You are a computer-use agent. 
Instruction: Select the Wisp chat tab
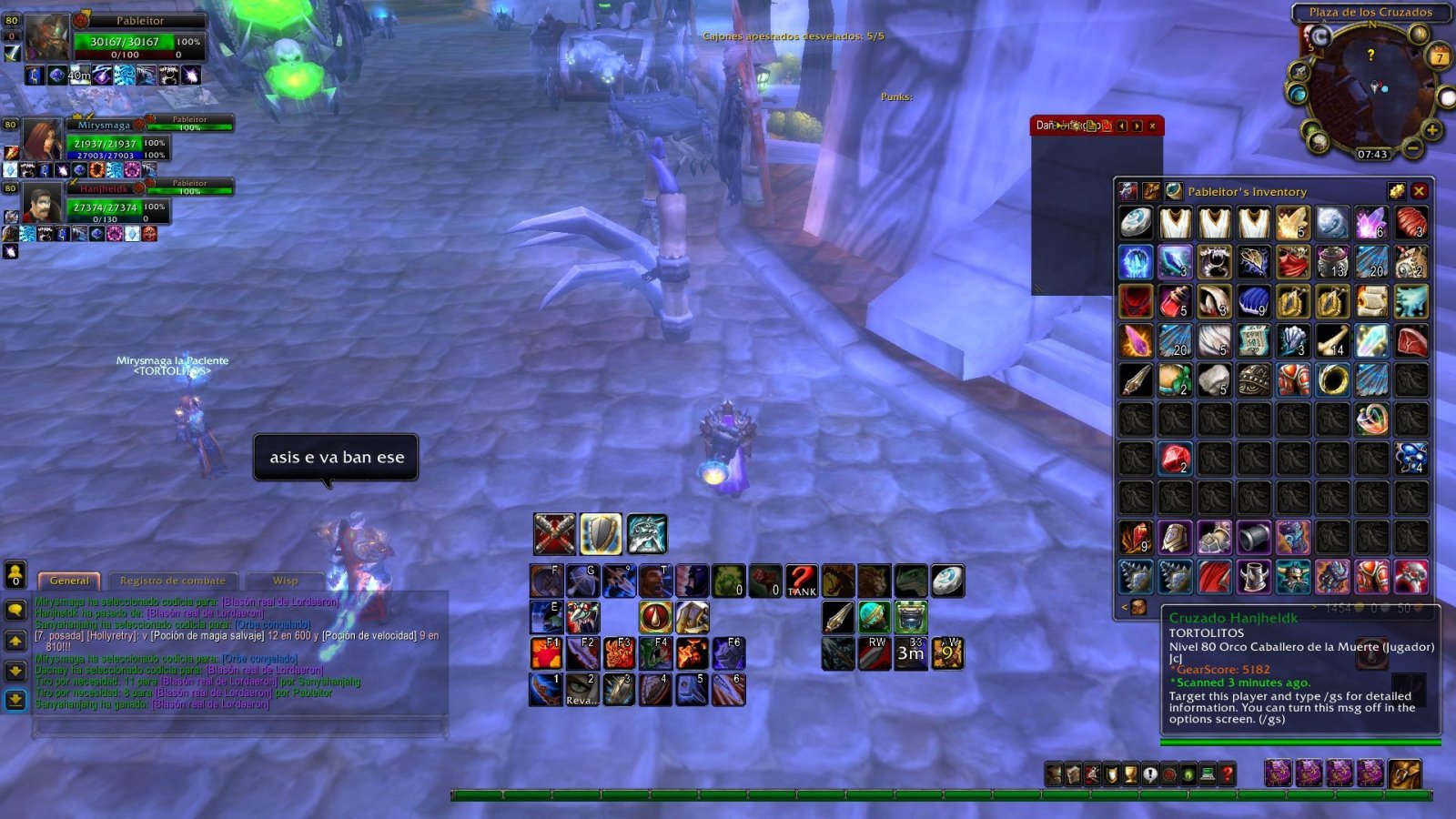coord(285,581)
